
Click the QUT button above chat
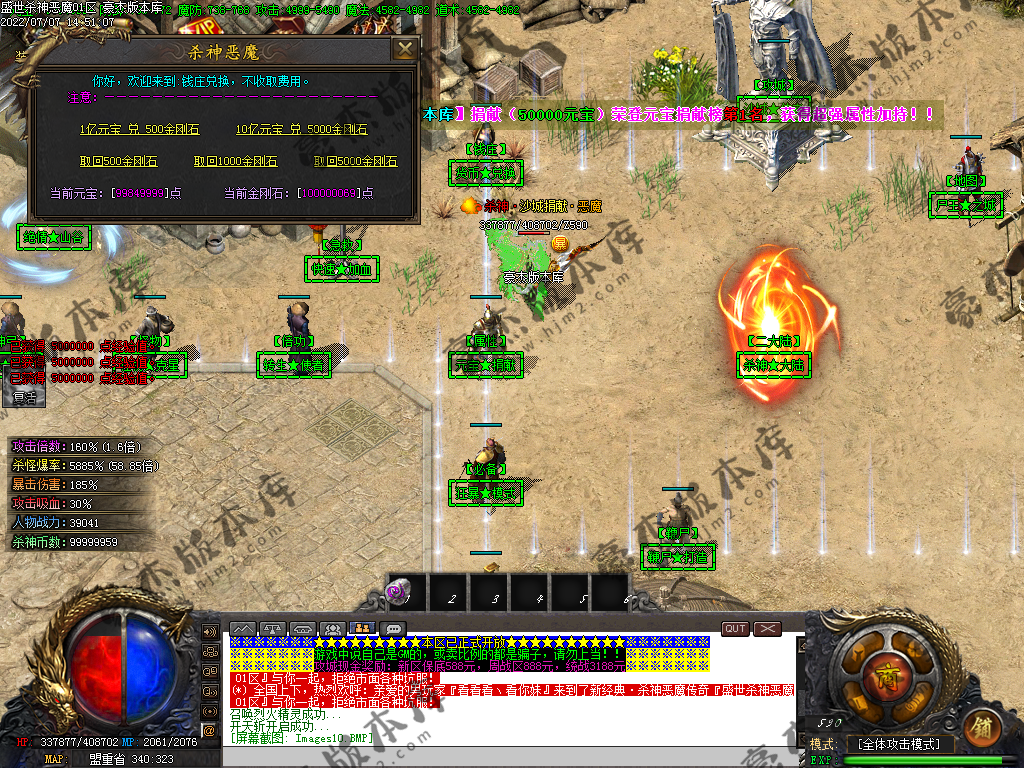point(735,629)
